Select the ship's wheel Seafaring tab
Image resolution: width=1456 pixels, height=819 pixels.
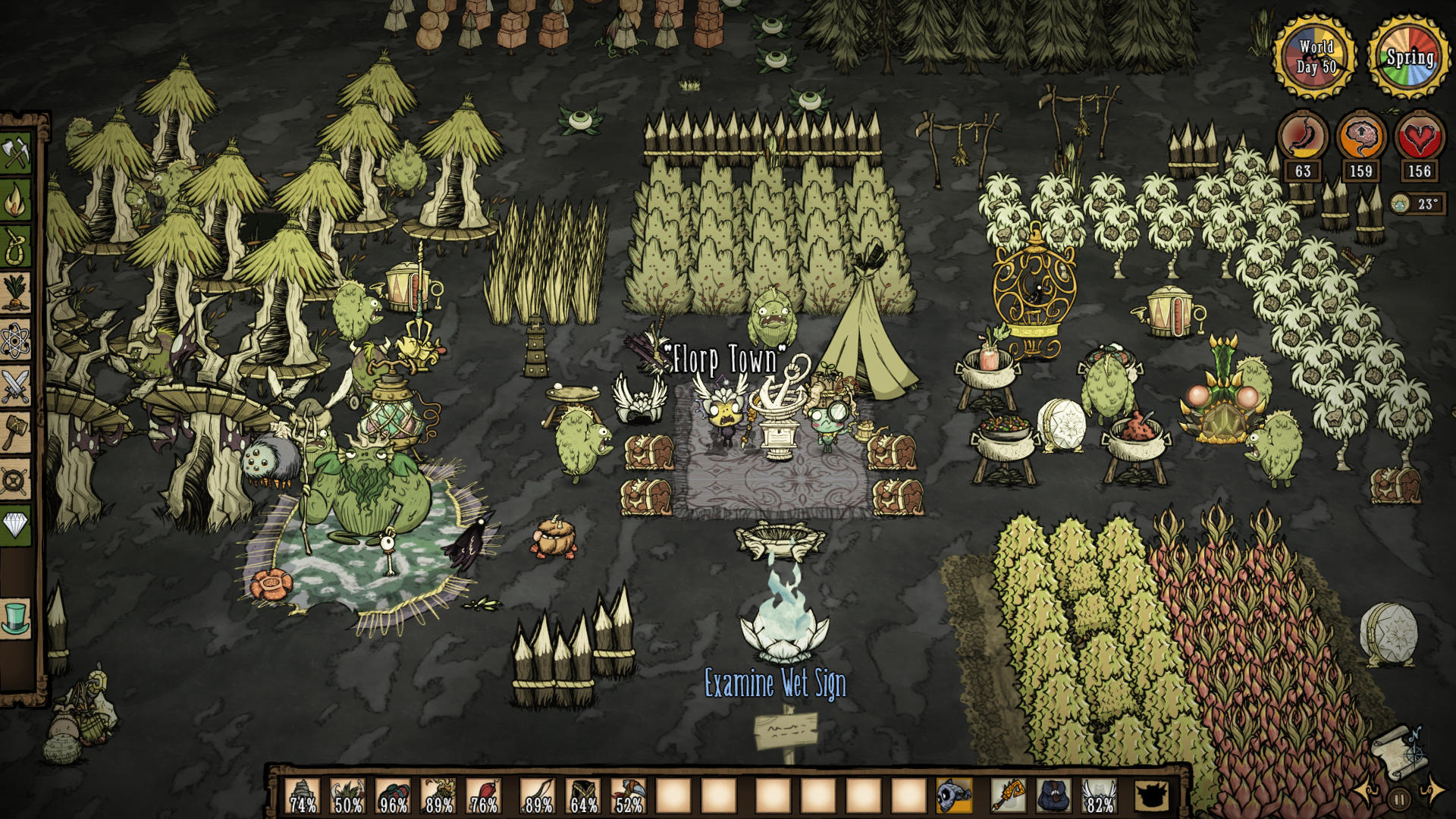(x=15, y=479)
